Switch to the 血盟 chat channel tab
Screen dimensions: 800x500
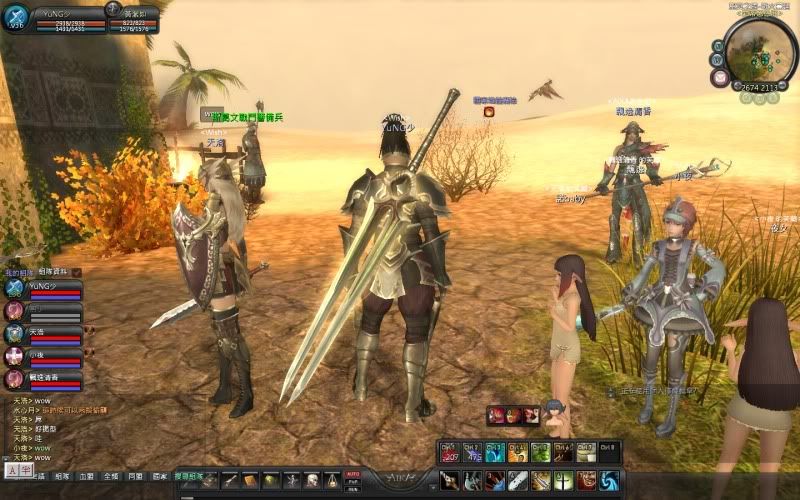pos(87,478)
